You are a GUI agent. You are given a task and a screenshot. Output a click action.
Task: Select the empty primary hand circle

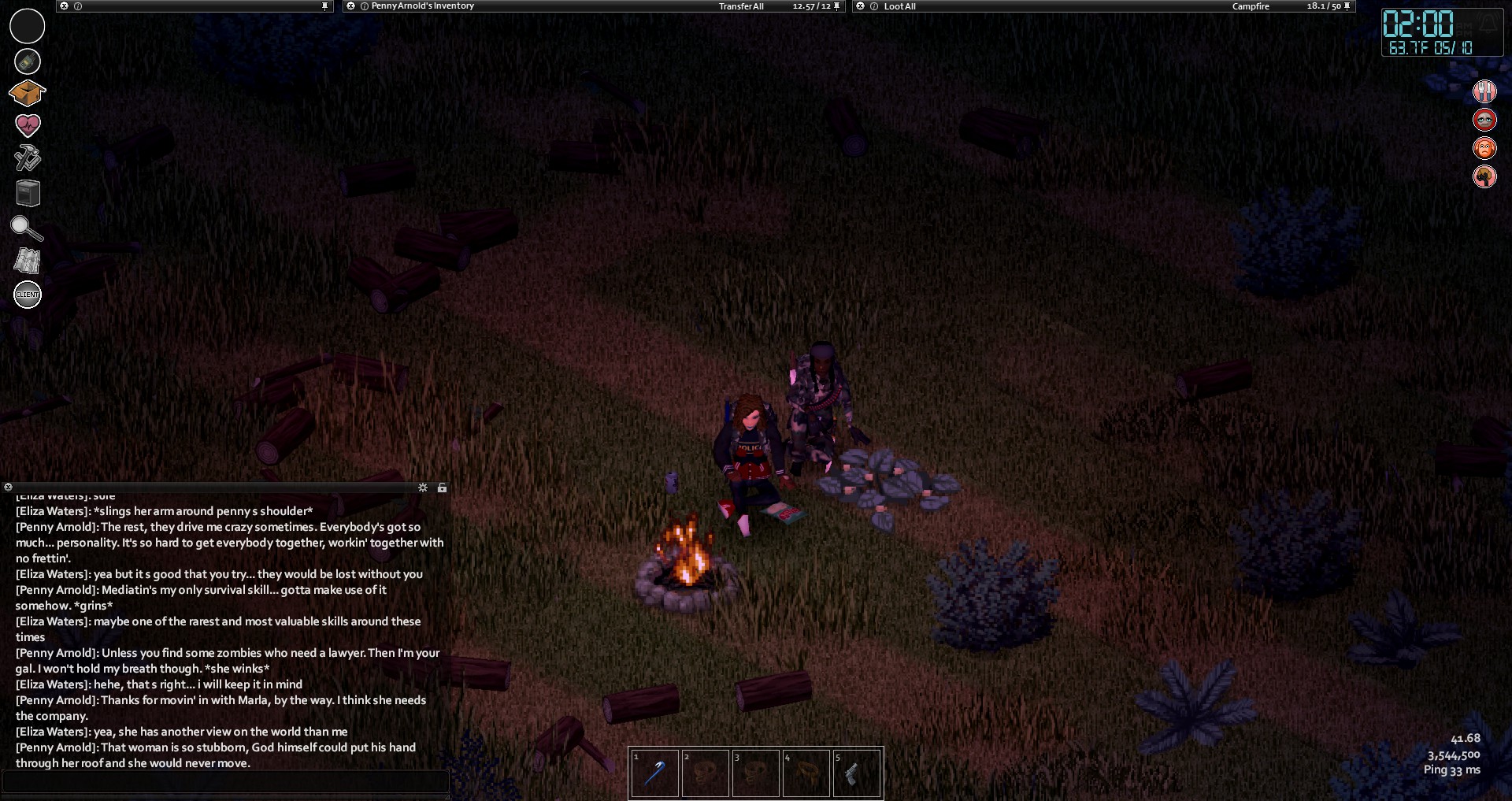click(27, 26)
